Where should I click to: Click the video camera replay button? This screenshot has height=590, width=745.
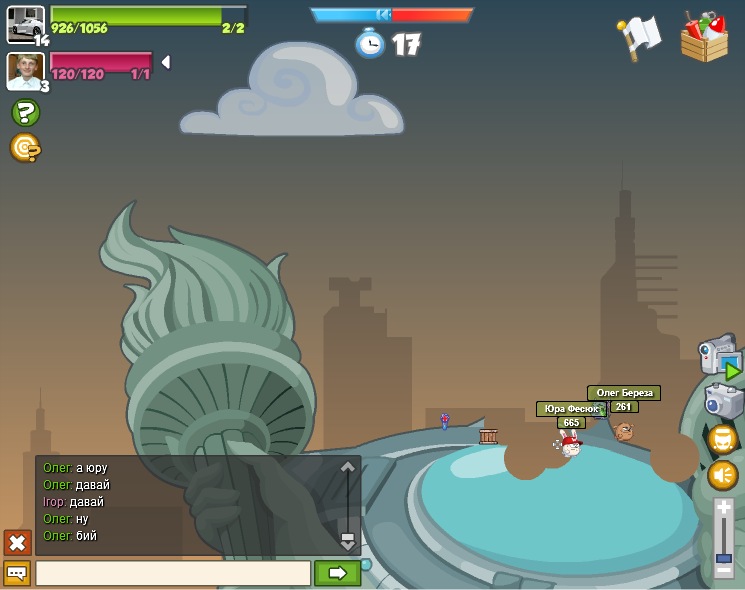720,357
